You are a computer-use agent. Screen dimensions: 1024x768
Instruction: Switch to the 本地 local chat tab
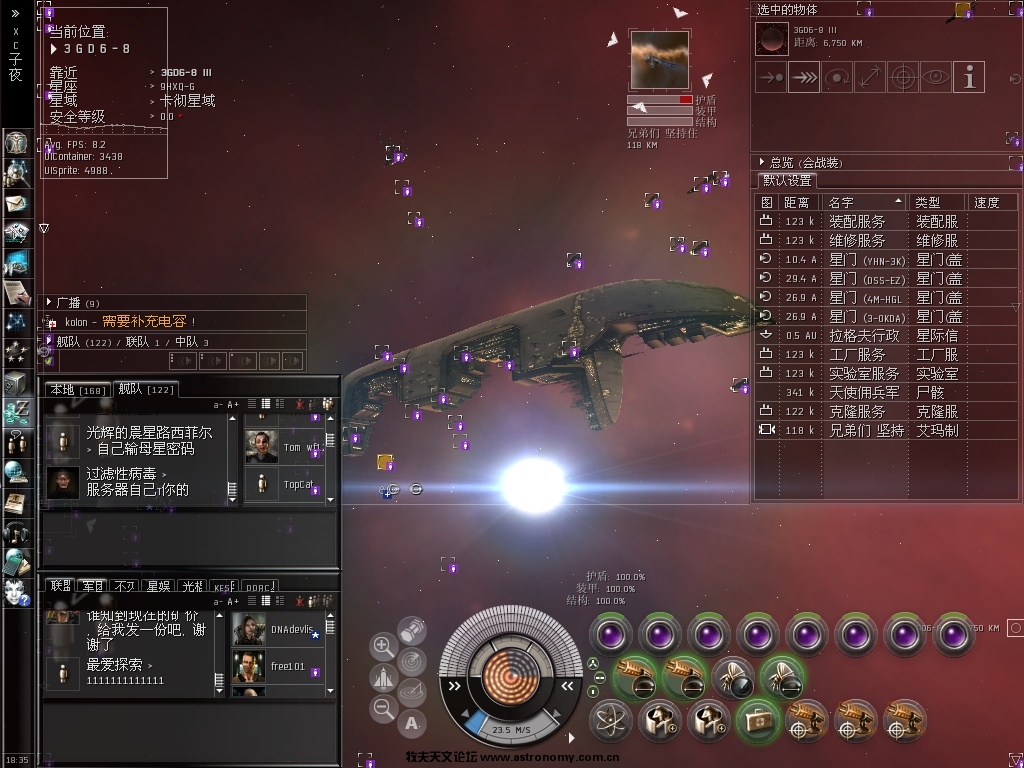click(77, 390)
